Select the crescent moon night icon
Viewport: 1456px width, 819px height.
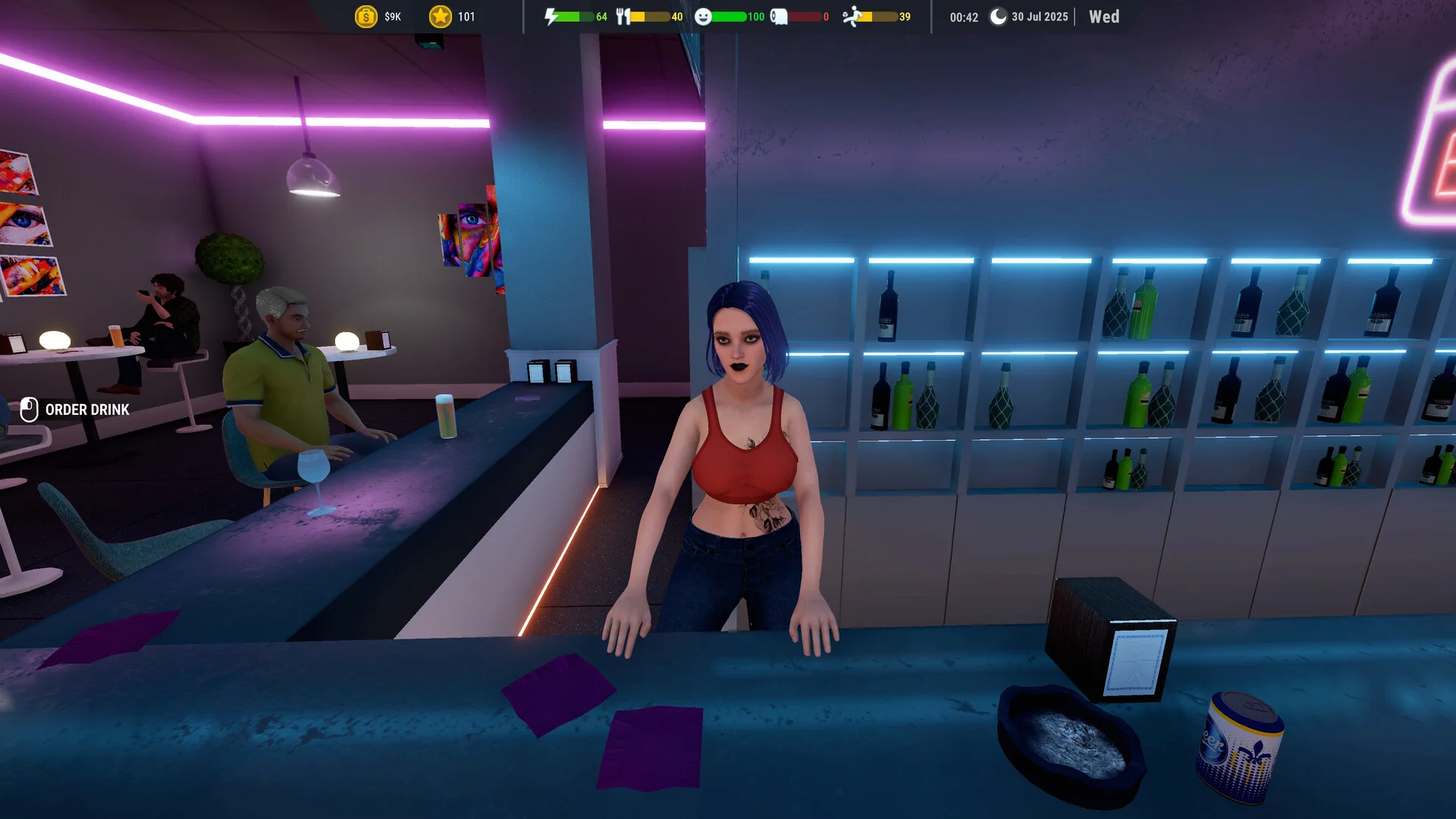(998, 17)
